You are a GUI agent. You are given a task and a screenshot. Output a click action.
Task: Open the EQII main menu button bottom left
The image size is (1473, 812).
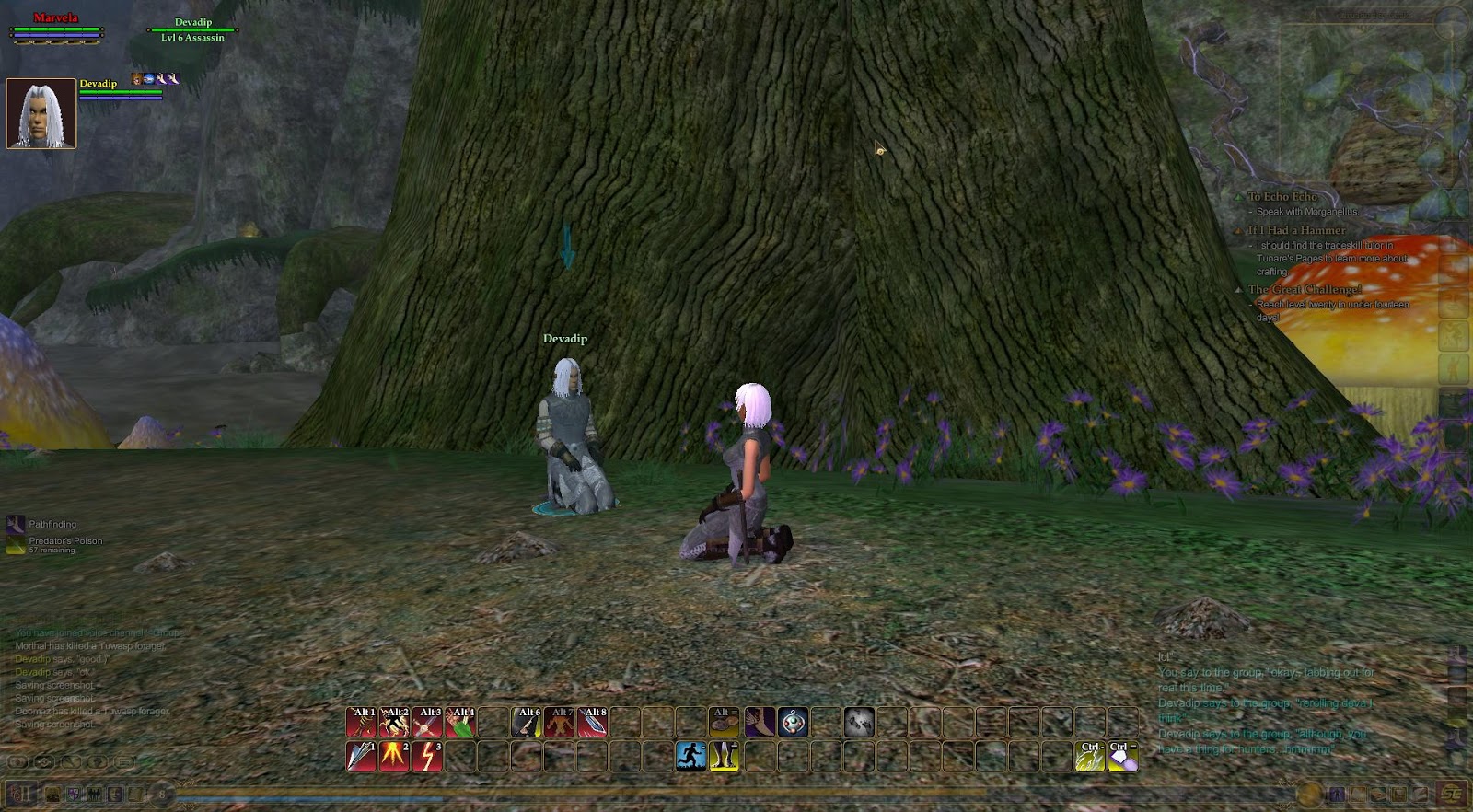pos(20,795)
